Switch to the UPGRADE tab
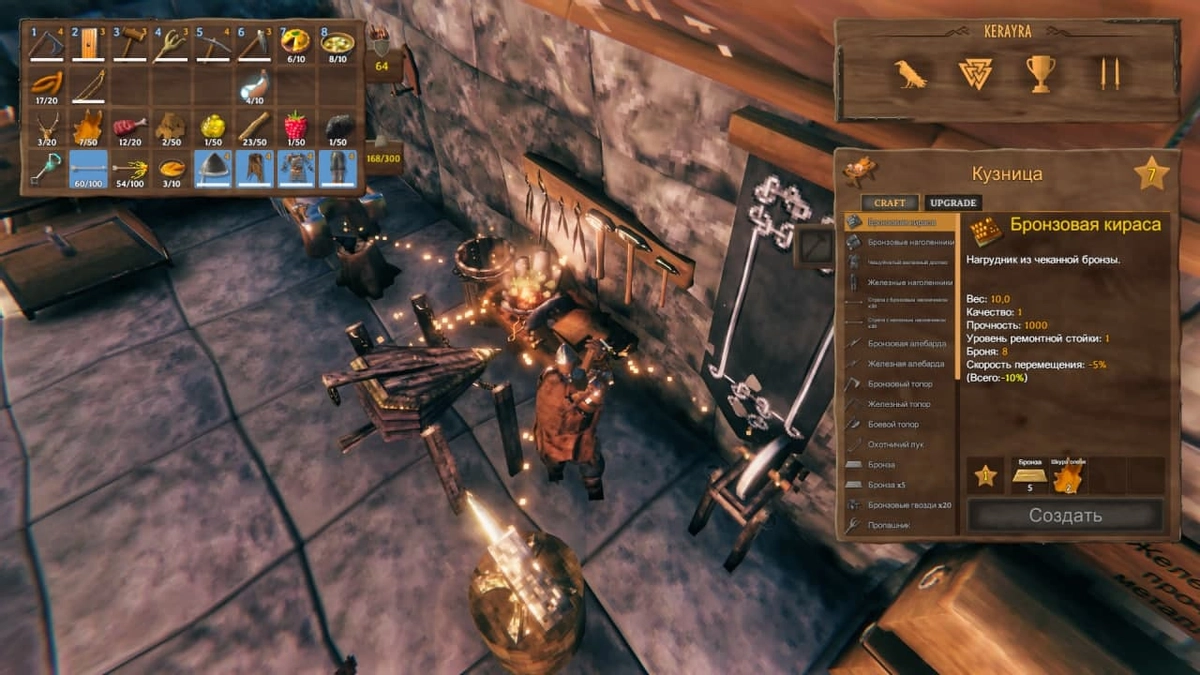This screenshot has height=675, width=1200. 952,203
